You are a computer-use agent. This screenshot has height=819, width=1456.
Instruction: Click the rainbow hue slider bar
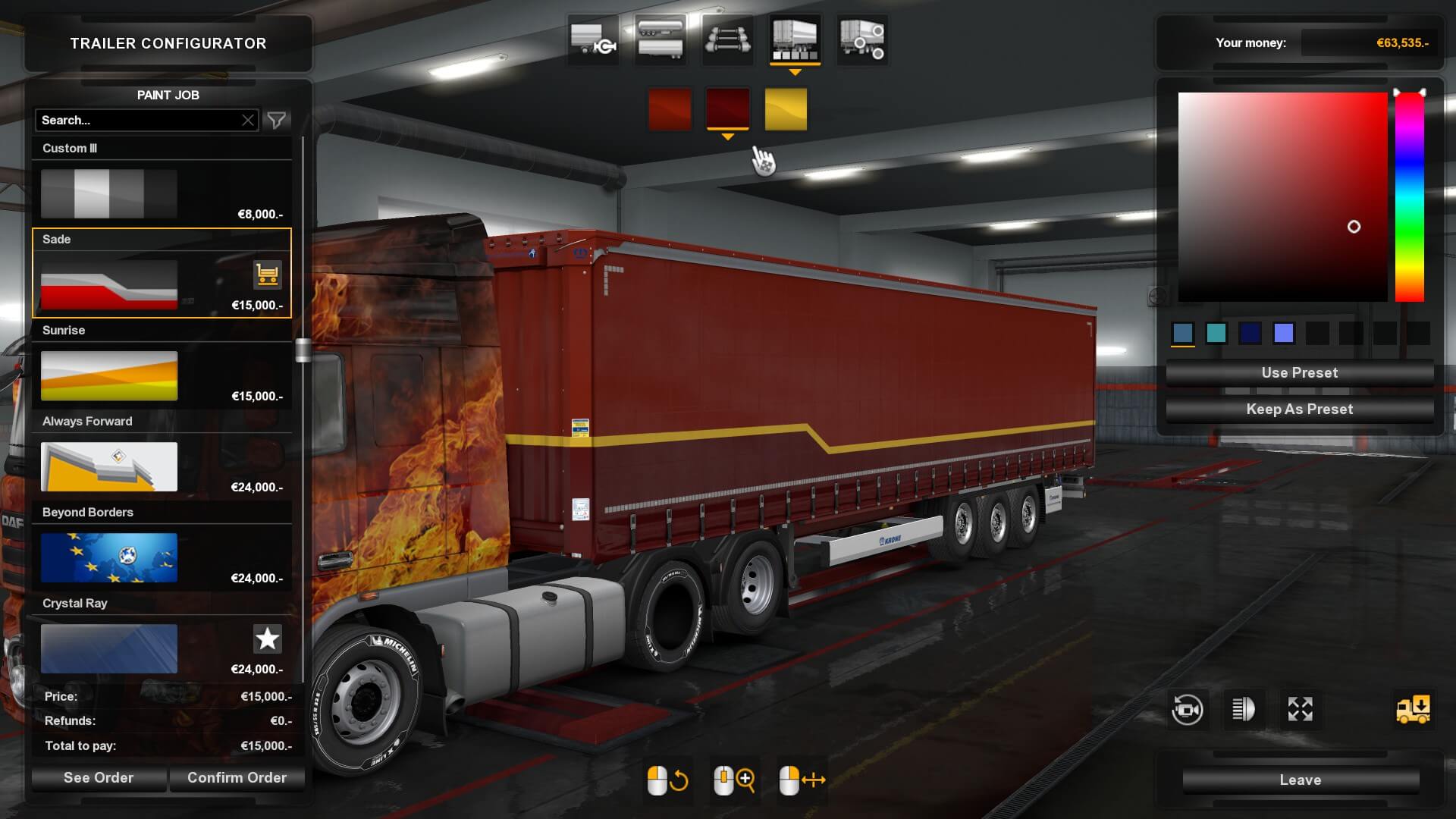click(1410, 197)
